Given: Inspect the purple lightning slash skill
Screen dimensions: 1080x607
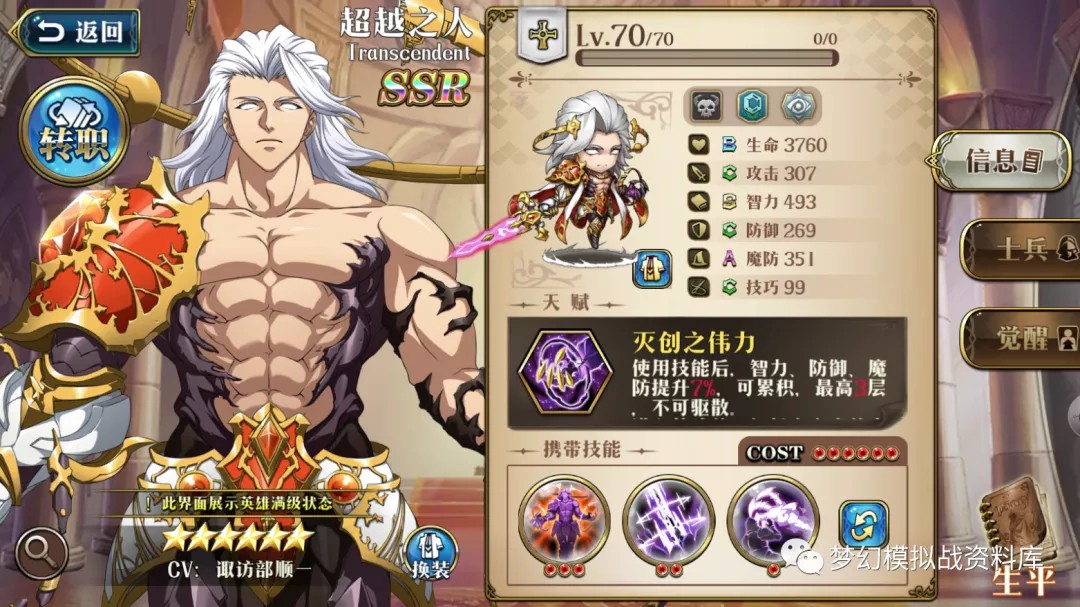Looking at the screenshot, I should (x=668, y=521).
